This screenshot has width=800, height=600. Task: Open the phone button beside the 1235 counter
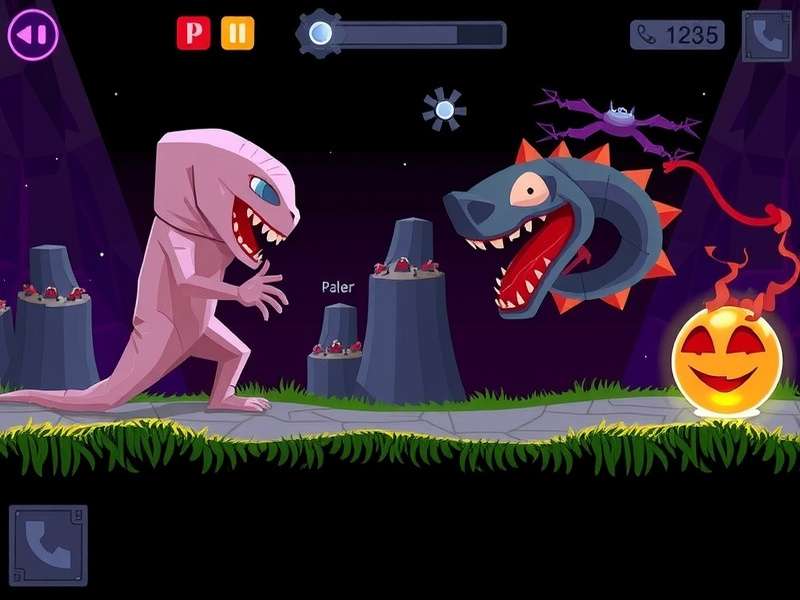[x=766, y=36]
